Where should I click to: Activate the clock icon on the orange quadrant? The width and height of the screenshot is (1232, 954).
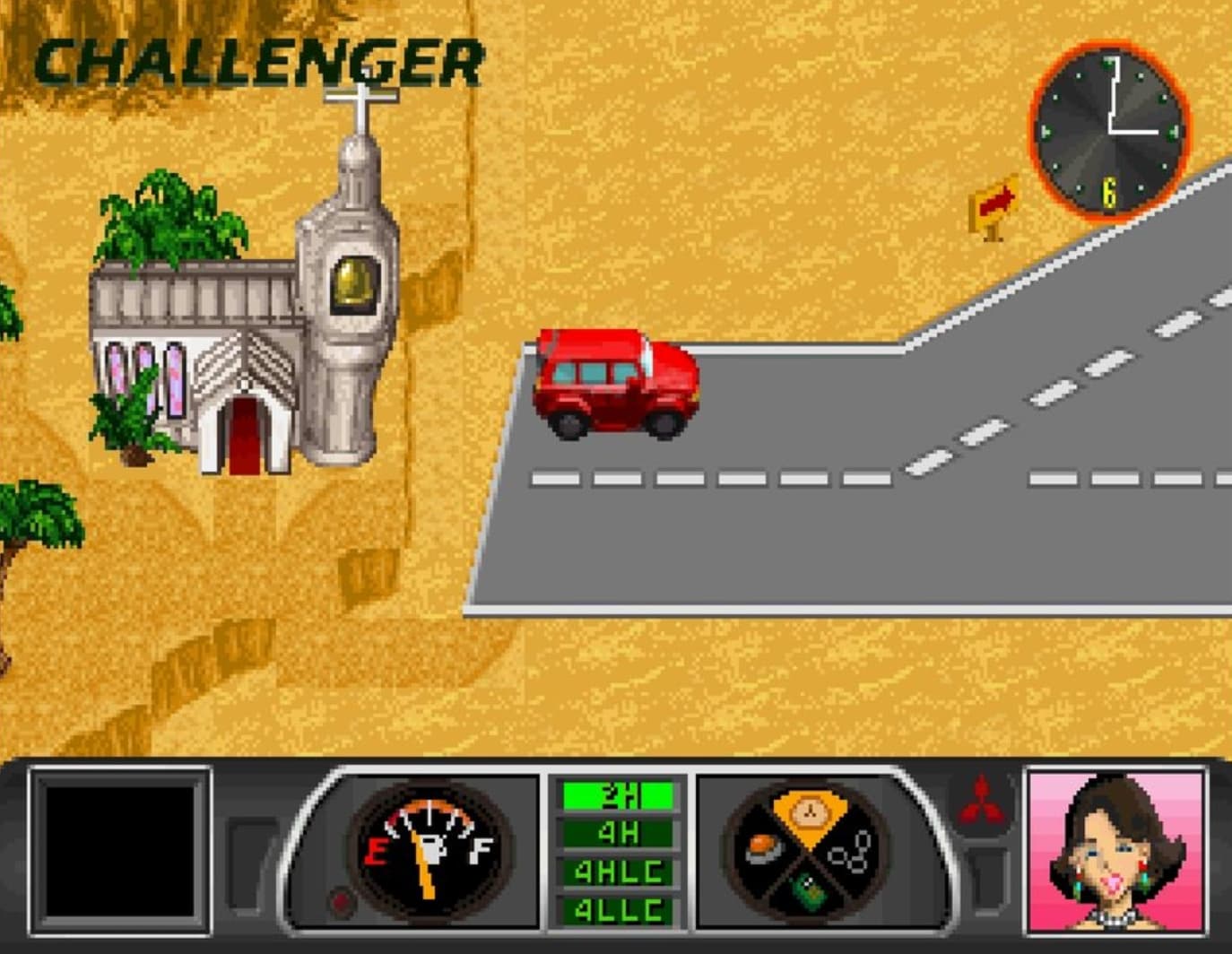point(809,811)
